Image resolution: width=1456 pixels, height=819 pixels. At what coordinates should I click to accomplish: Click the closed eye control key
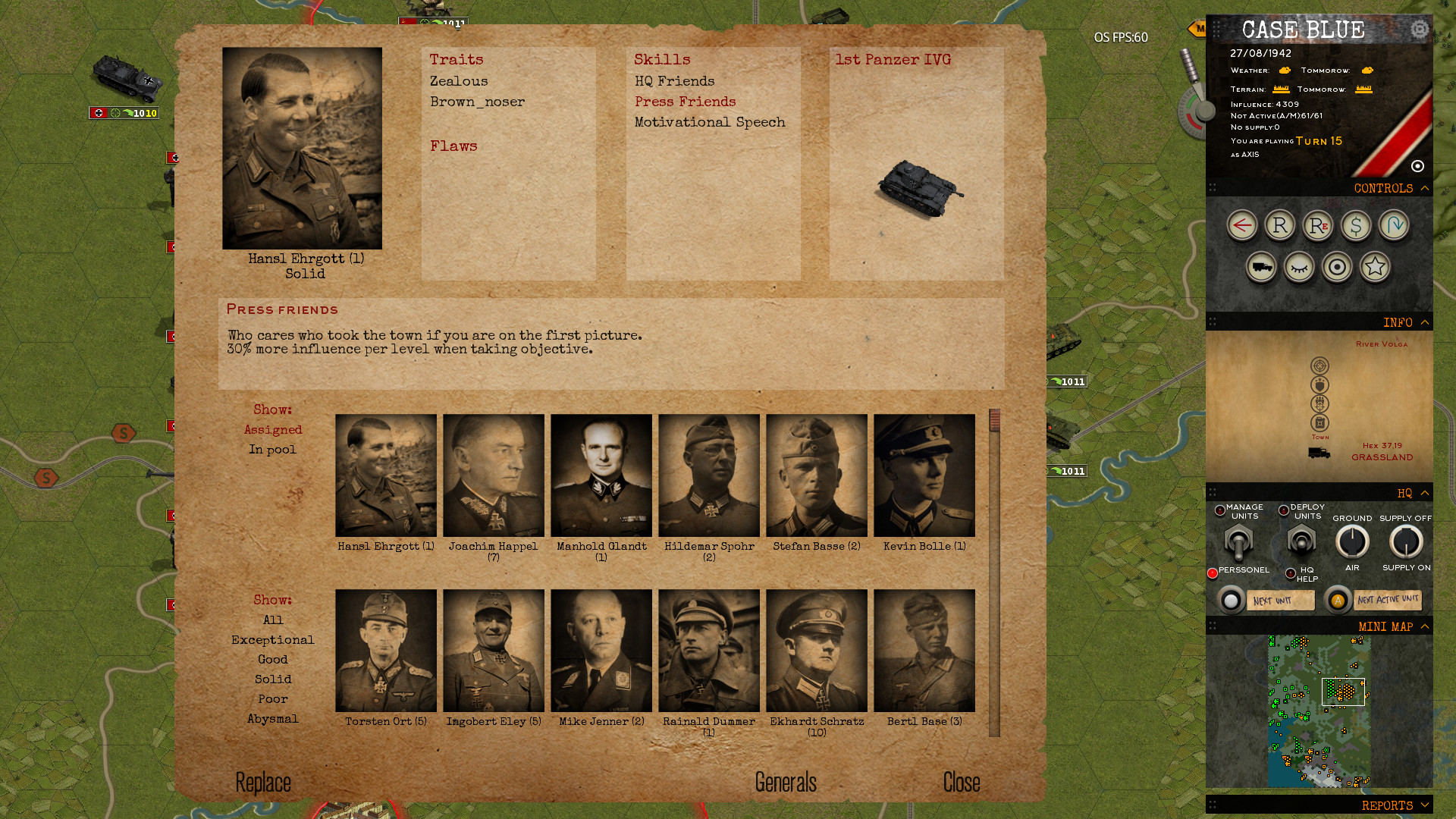1299,267
